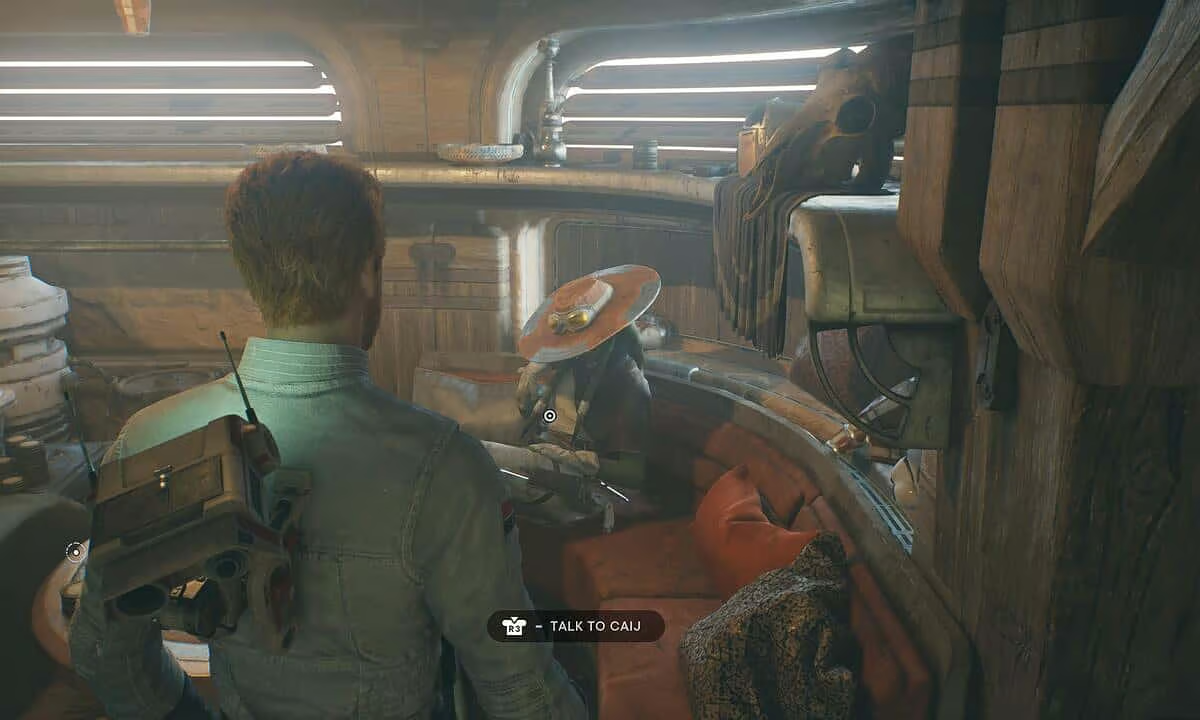The height and width of the screenshot is (720, 1200).
Task: Click the interaction marker beside the round table
Action: 75,550
